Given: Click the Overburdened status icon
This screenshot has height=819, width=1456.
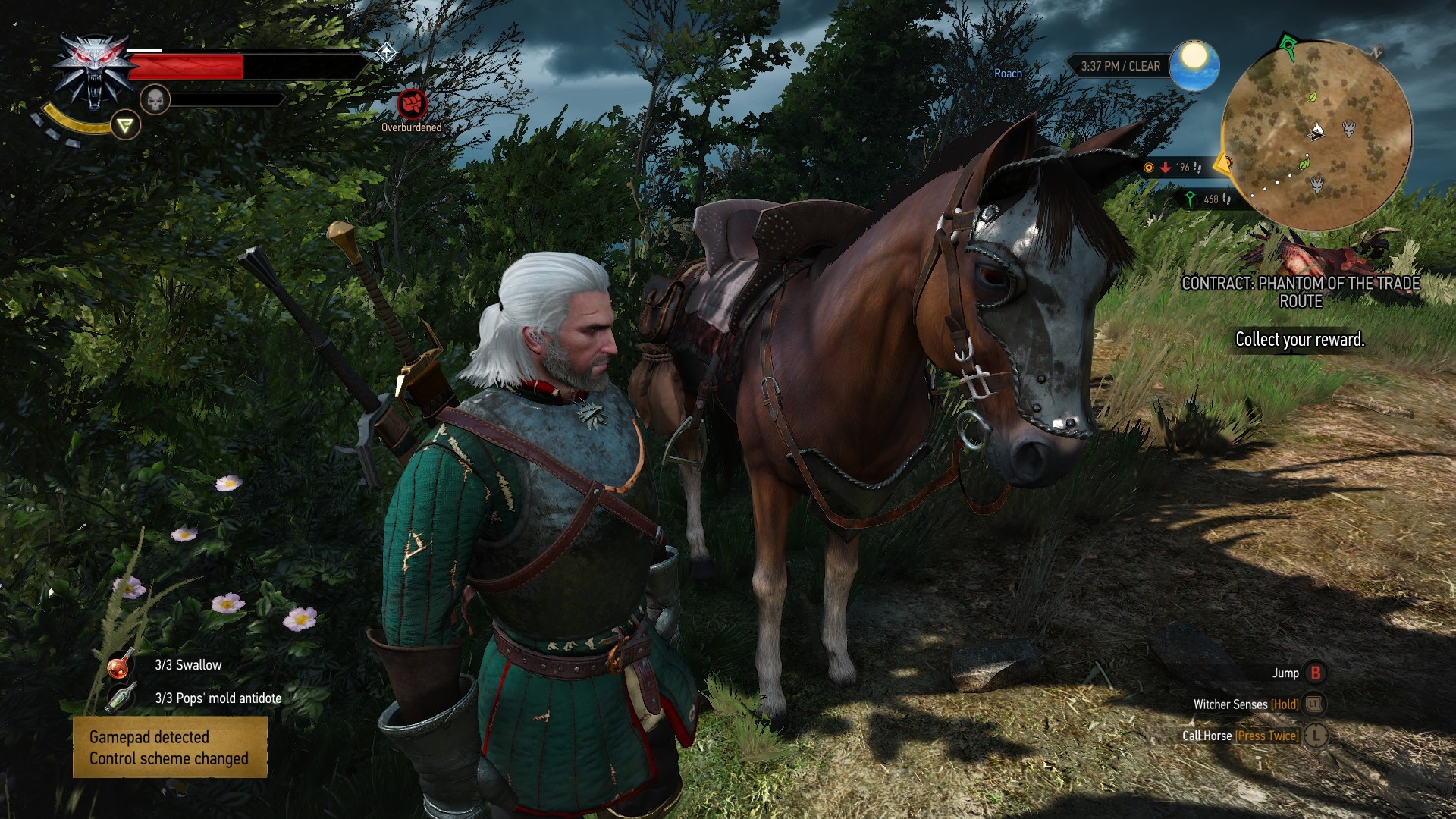Looking at the screenshot, I should (412, 105).
